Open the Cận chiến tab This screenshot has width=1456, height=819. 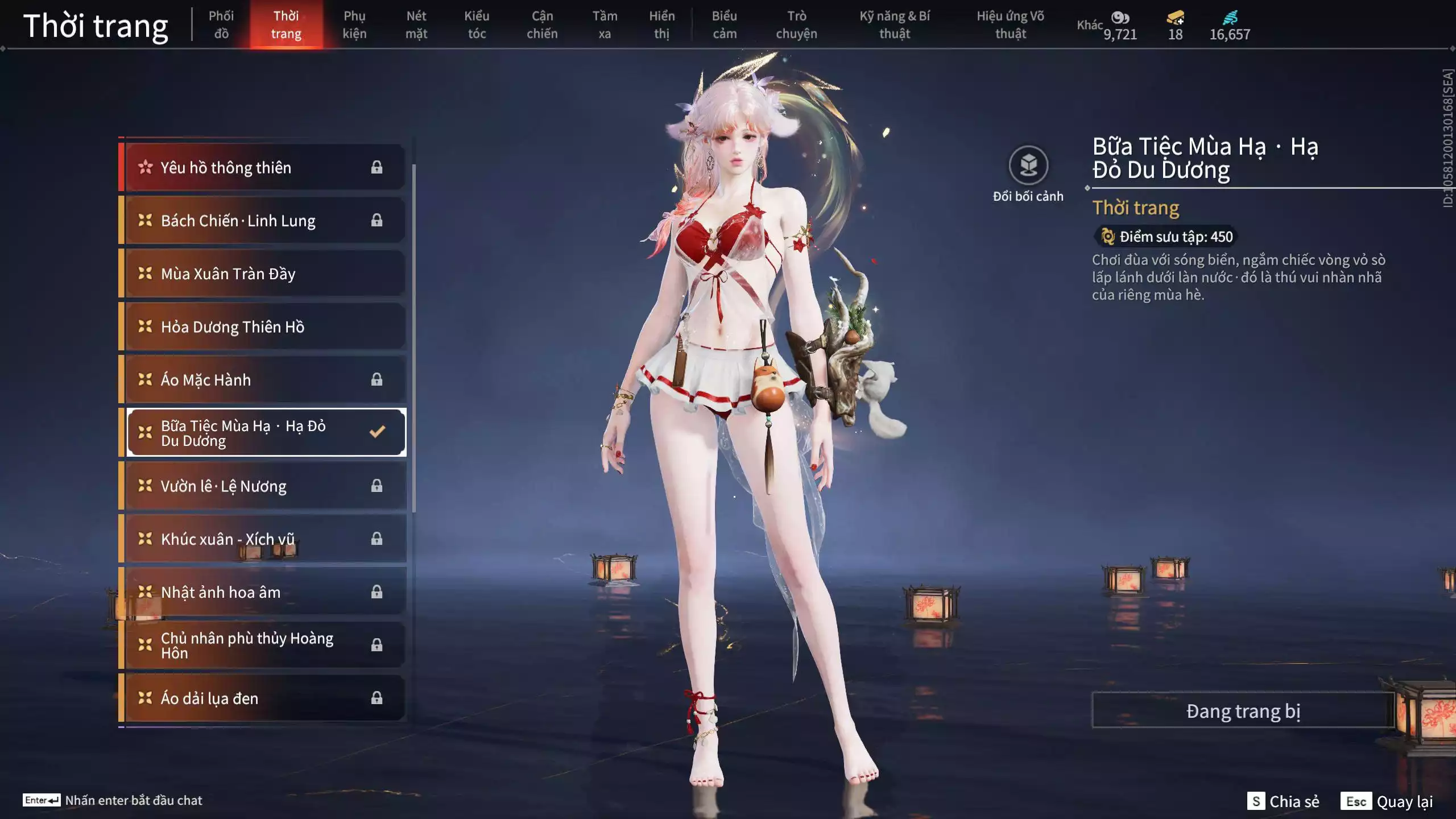pyautogui.click(x=542, y=24)
